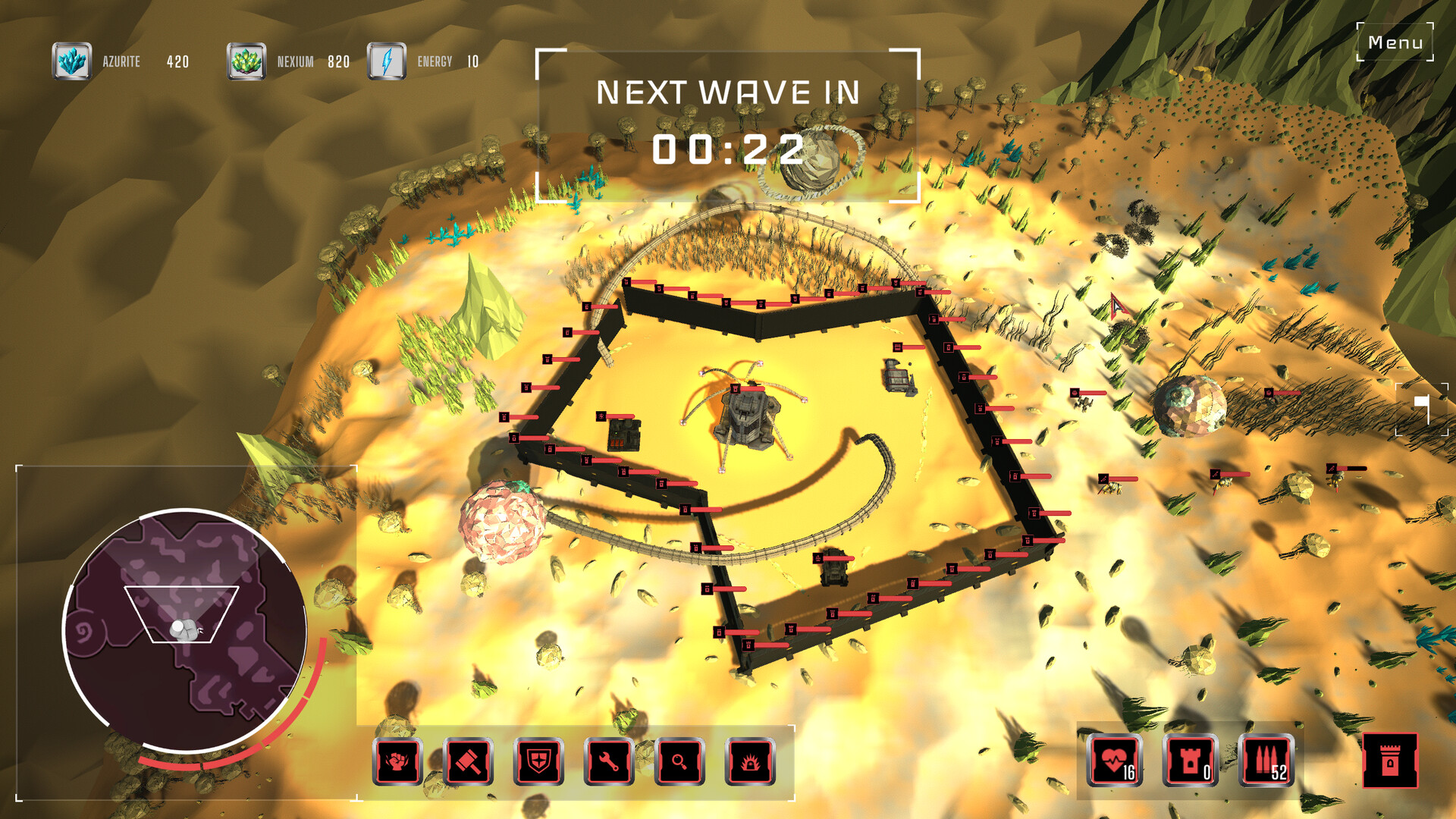Select the vehicle near the east wall

(x=899, y=377)
